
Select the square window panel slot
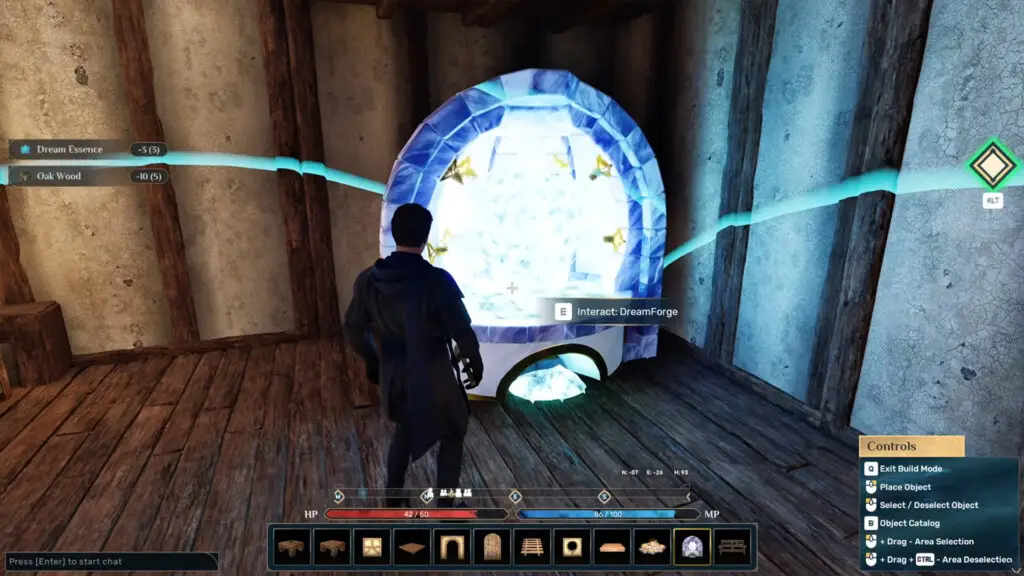point(372,547)
